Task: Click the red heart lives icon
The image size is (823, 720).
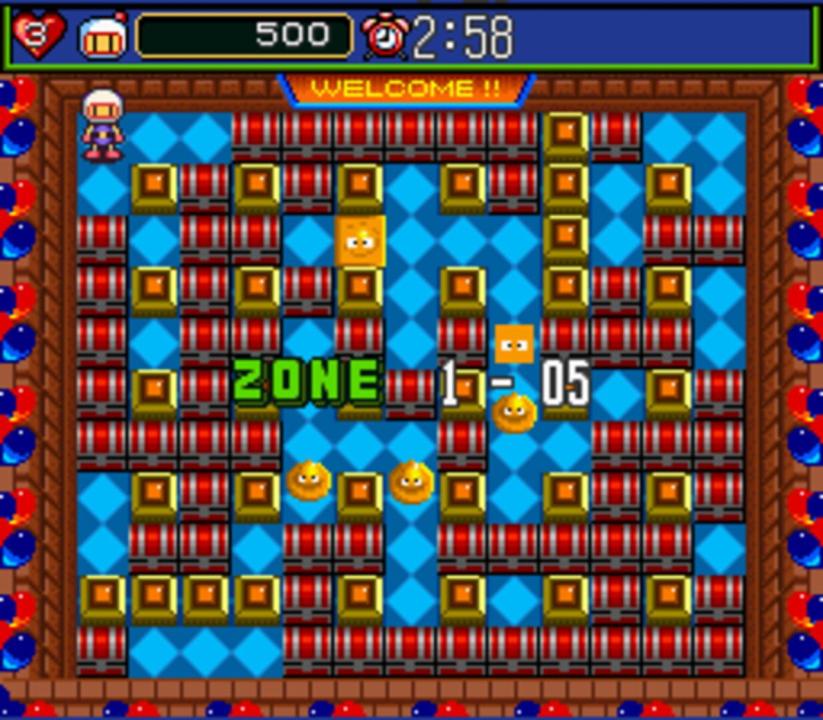Action: [40, 36]
